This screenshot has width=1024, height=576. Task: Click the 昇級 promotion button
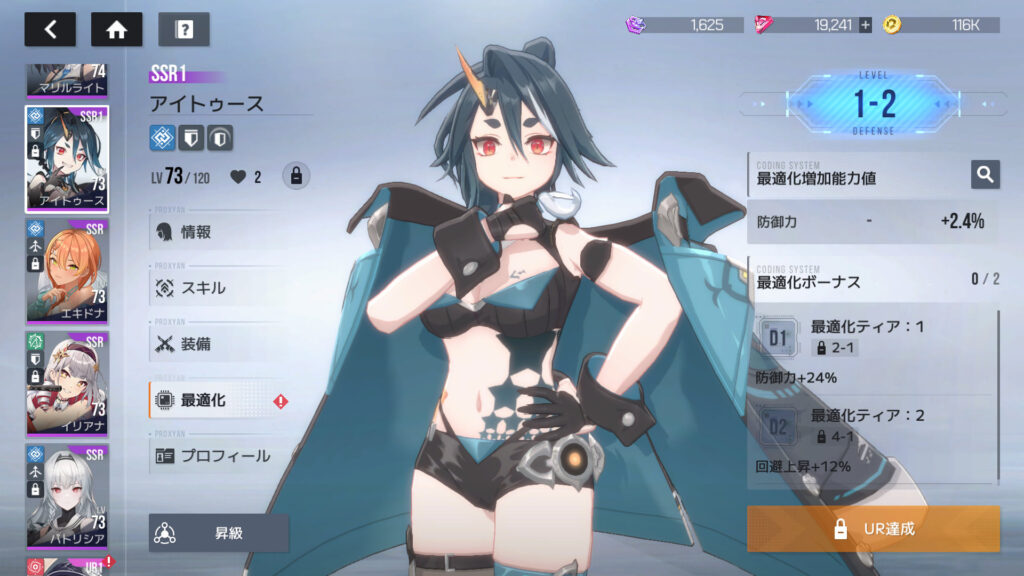coord(219,533)
